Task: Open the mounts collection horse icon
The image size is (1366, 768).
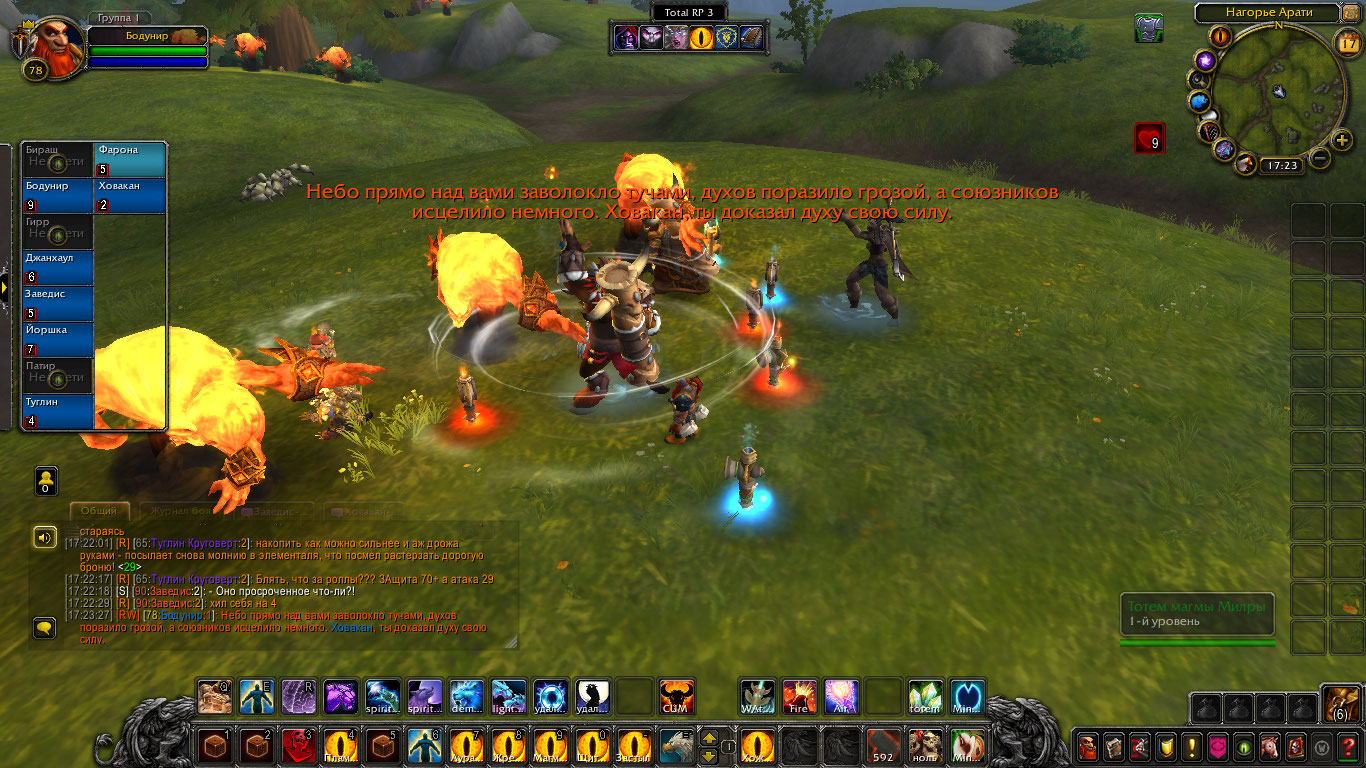Action: tap(1270, 747)
